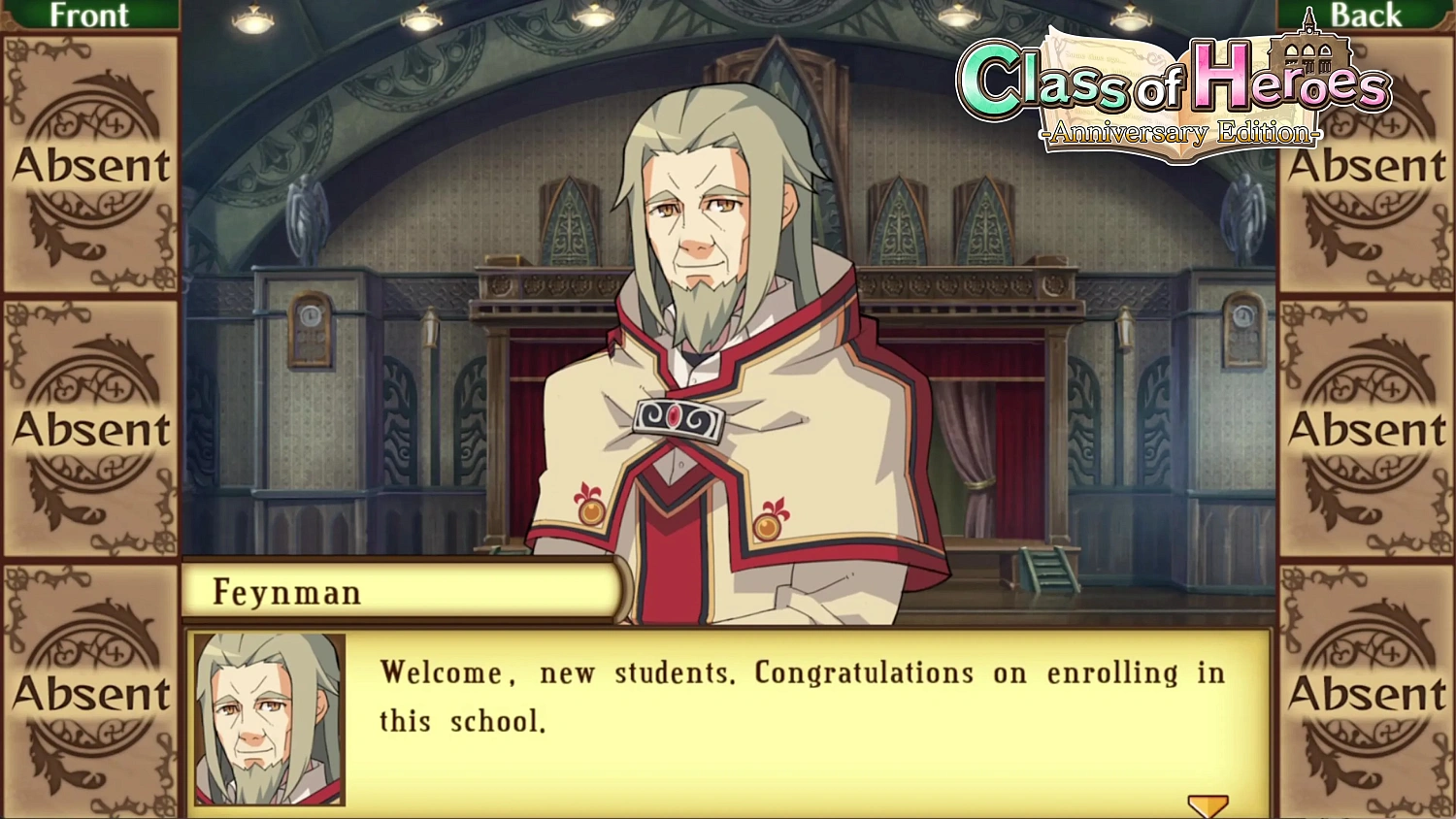The image size is (1456, 819).
Task: Select the bottom-left Absent party slot
Action: tap(90, 694)
